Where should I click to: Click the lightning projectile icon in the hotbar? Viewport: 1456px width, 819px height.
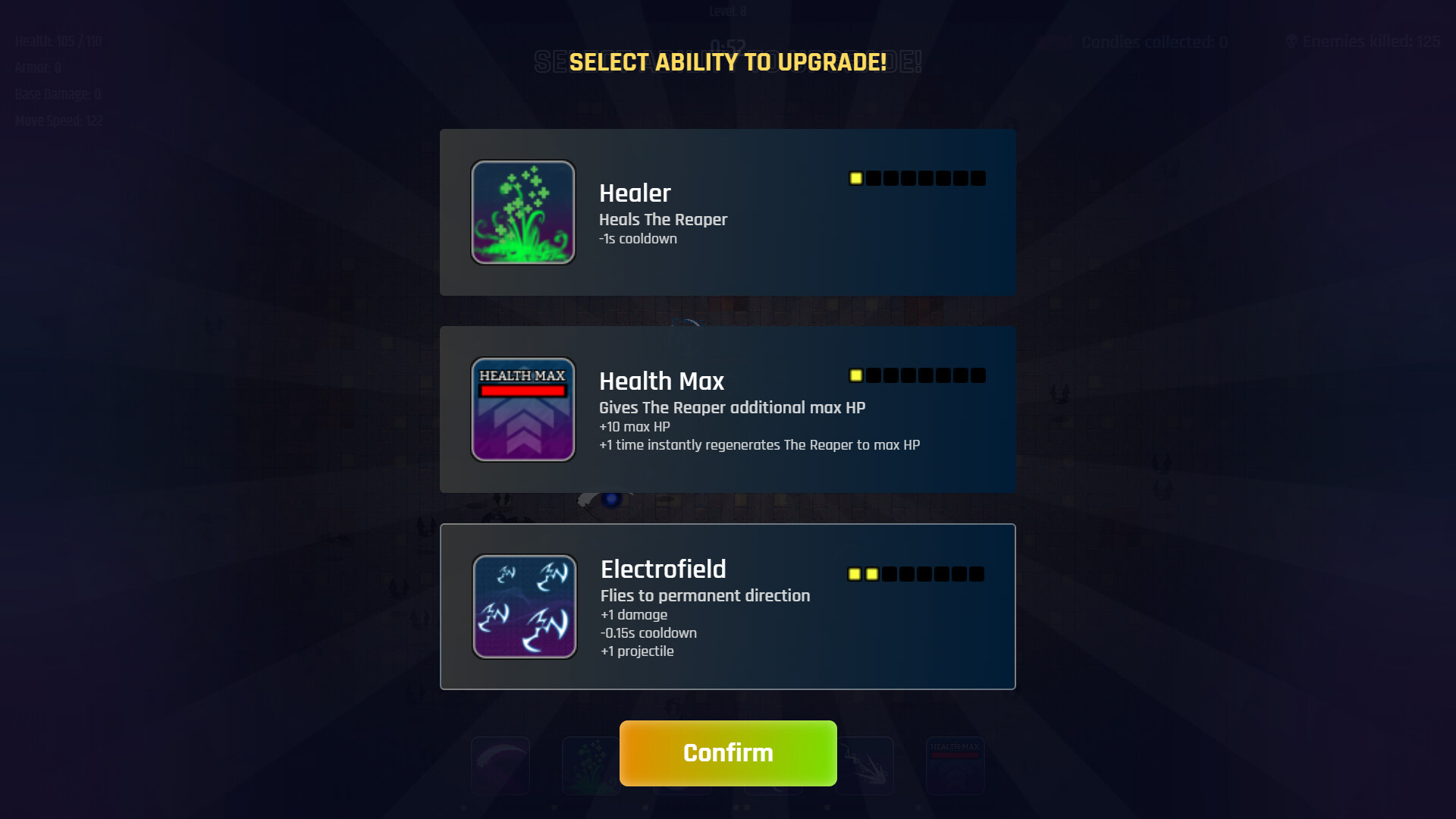[864, 764]
